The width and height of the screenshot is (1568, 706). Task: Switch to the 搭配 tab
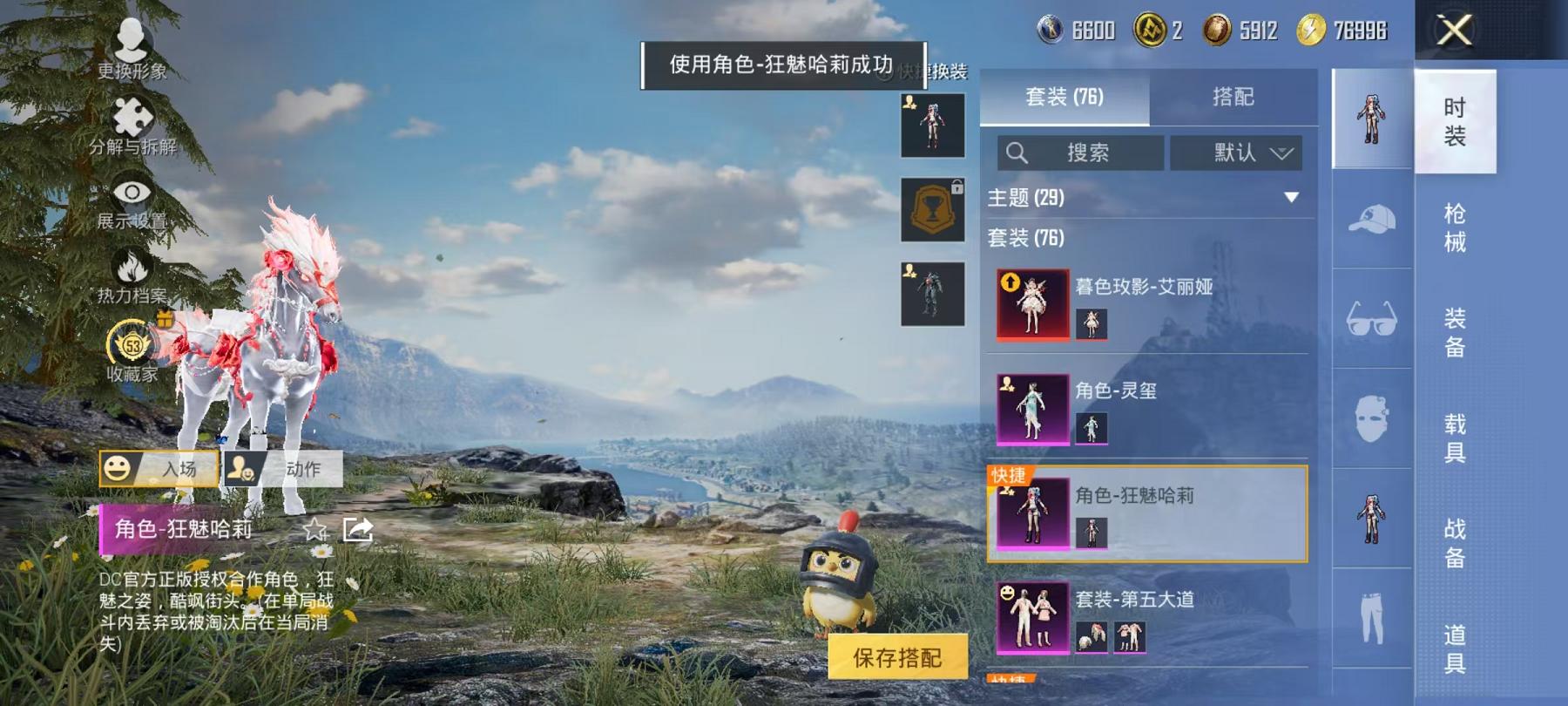click(x=1235, y=98)
